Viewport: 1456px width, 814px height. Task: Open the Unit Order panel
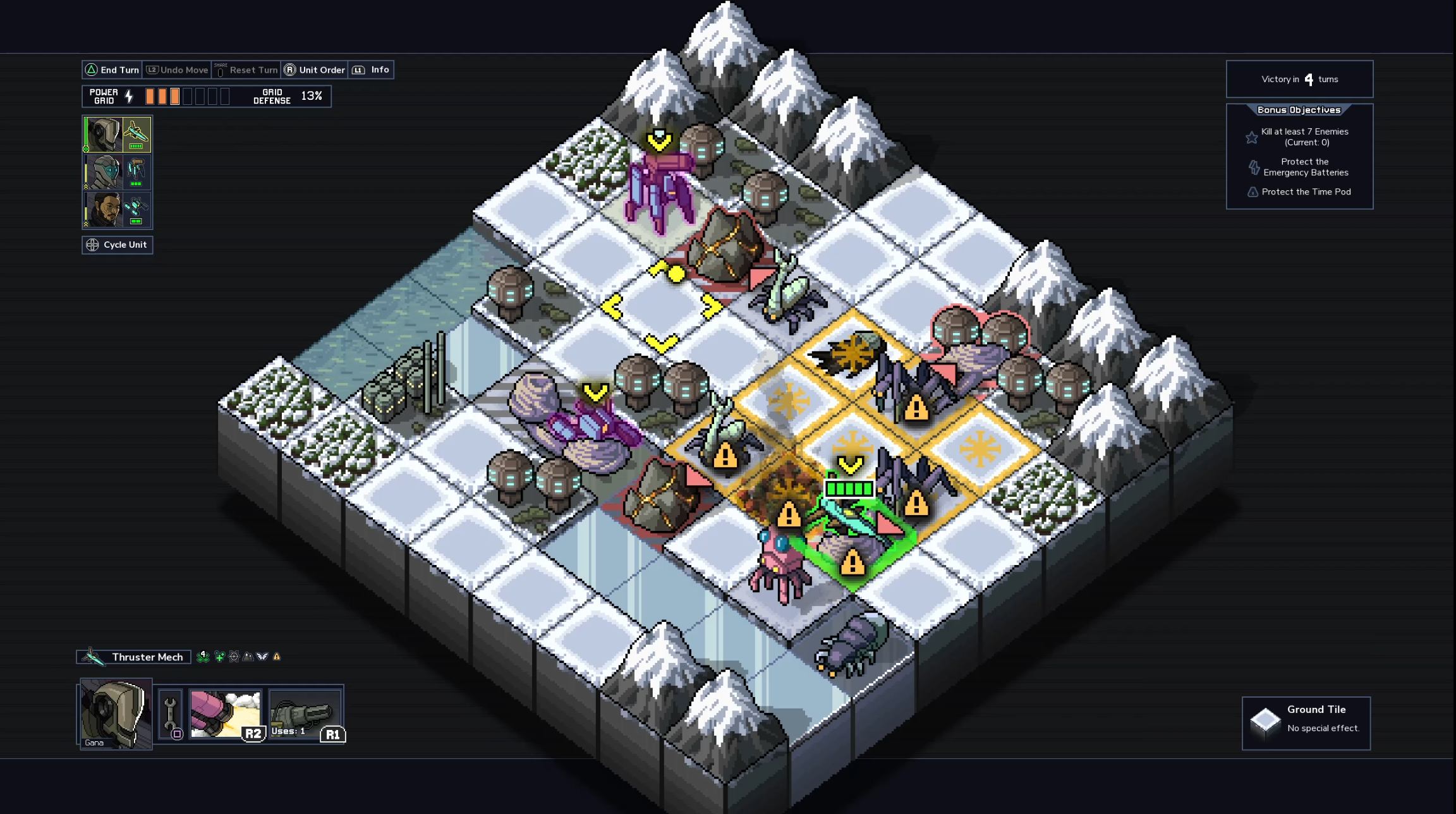click(315, 70)
